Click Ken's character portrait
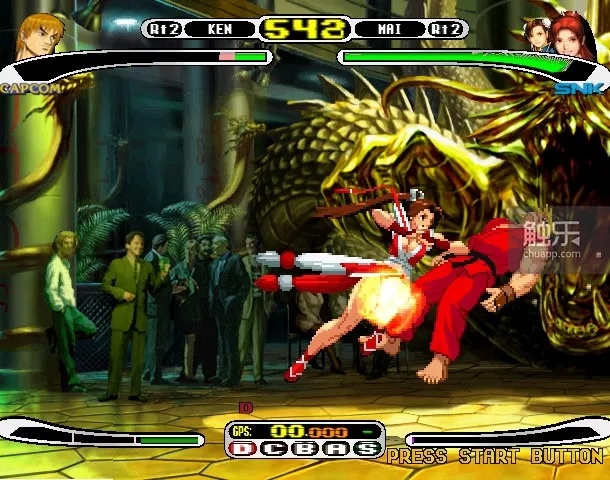 pos(40,34)
